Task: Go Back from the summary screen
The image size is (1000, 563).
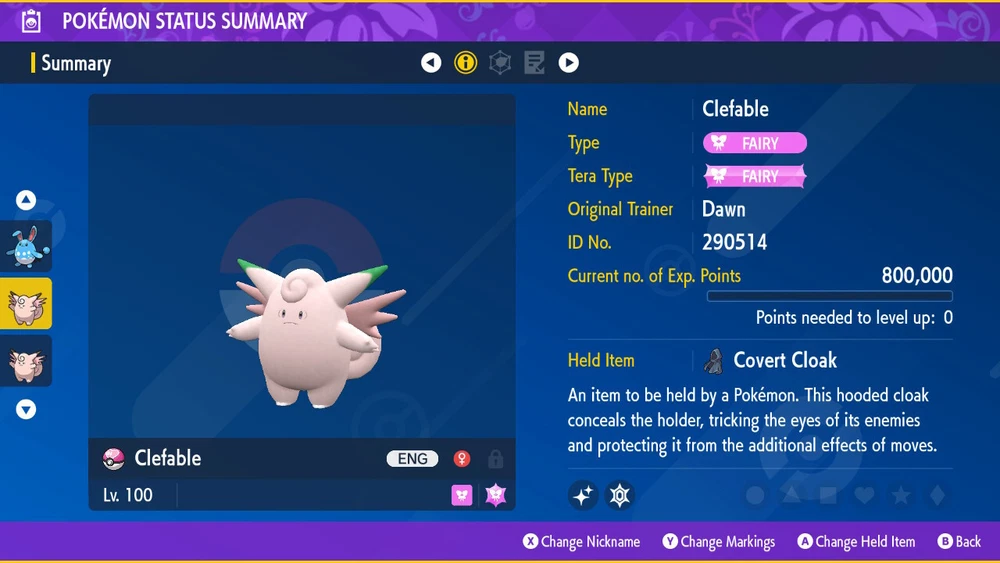Action: [959, 542]
